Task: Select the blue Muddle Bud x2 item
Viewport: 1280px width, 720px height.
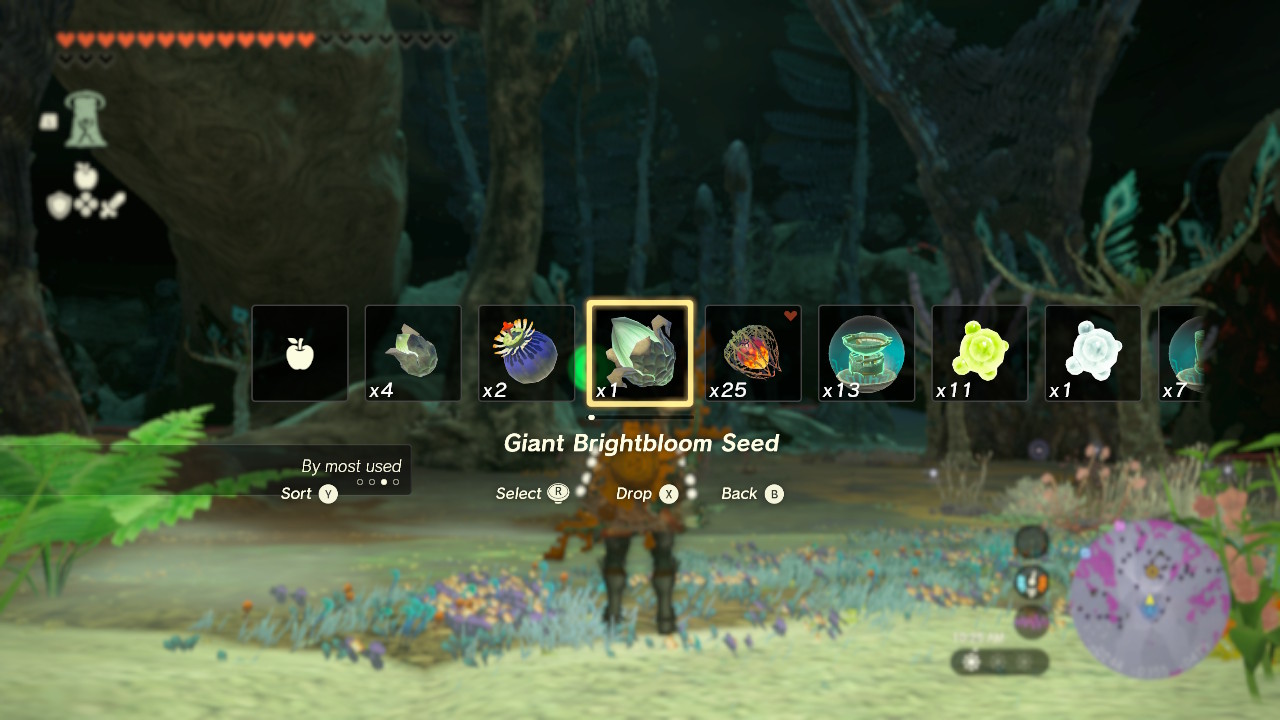Action: (x=526, y=352)
